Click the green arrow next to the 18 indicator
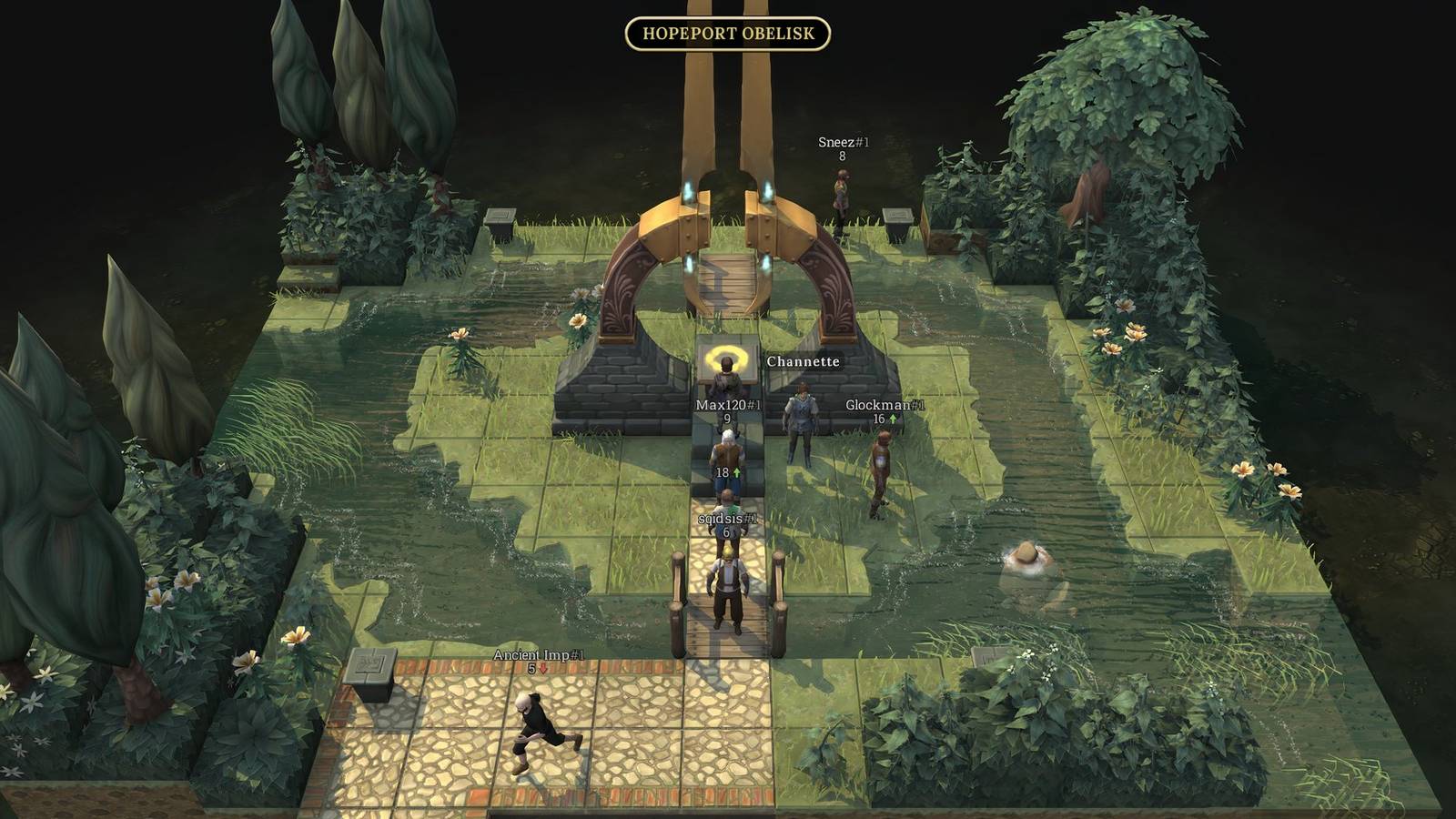This screenshot has height=819, width=1456. tap(738, 473)
